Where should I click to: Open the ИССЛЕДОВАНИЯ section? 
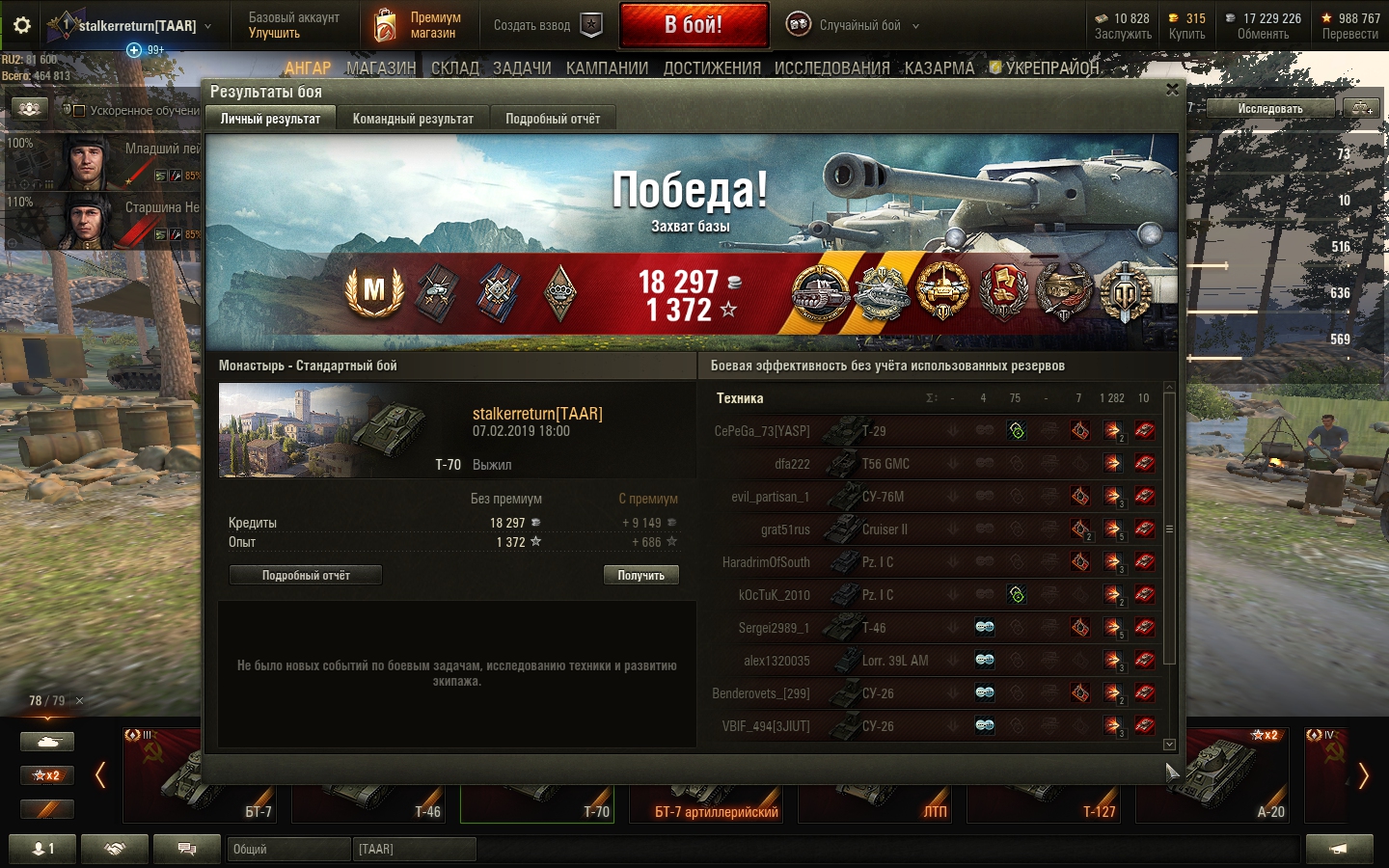pos(831,68)
